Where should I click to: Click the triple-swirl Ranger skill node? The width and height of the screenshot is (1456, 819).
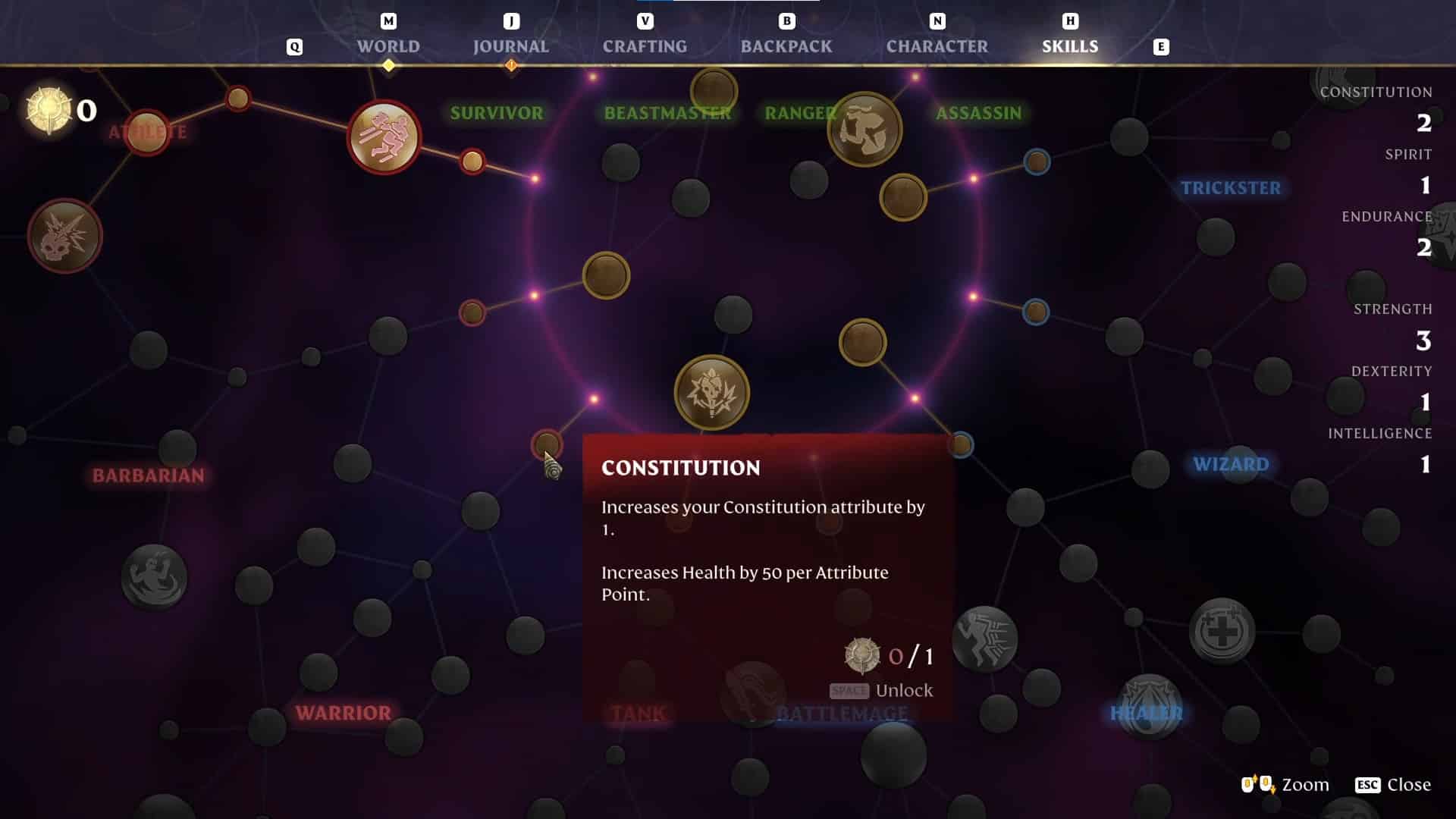(x=864, y=129)
